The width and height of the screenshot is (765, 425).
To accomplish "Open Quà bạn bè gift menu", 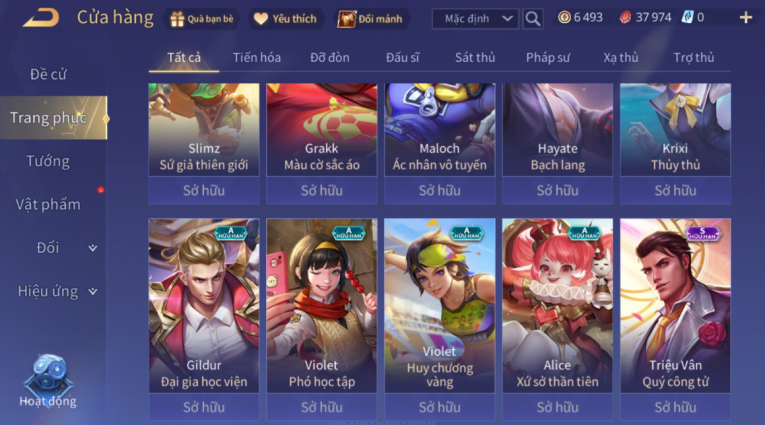I will point(203,18).
